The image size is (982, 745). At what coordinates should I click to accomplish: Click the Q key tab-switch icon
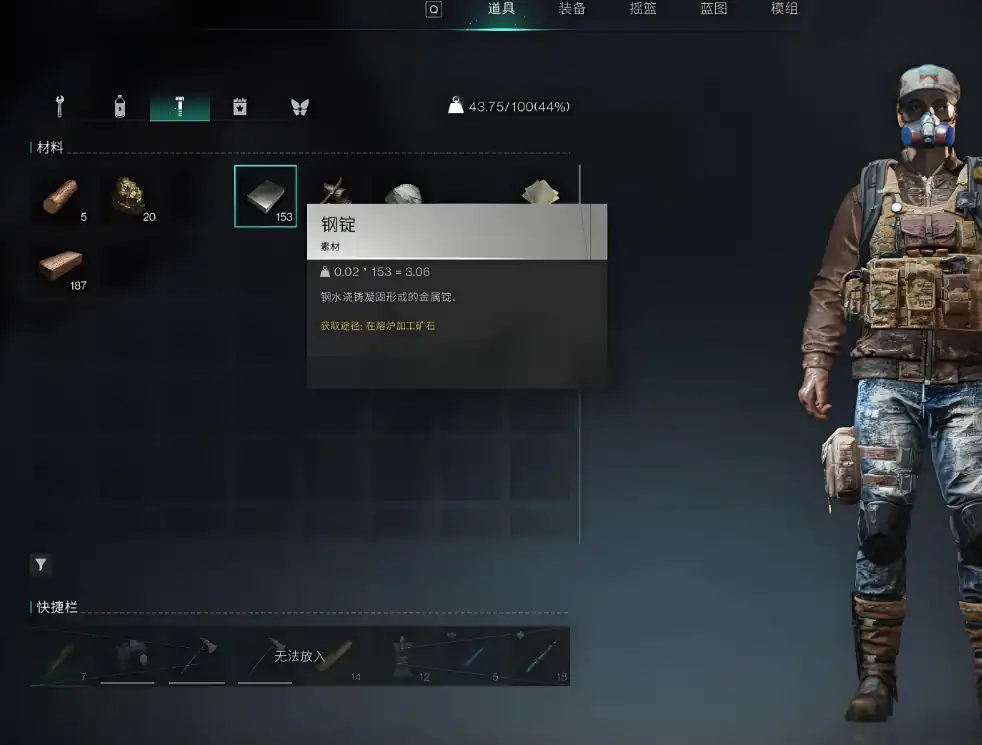(x=433, y=9)
